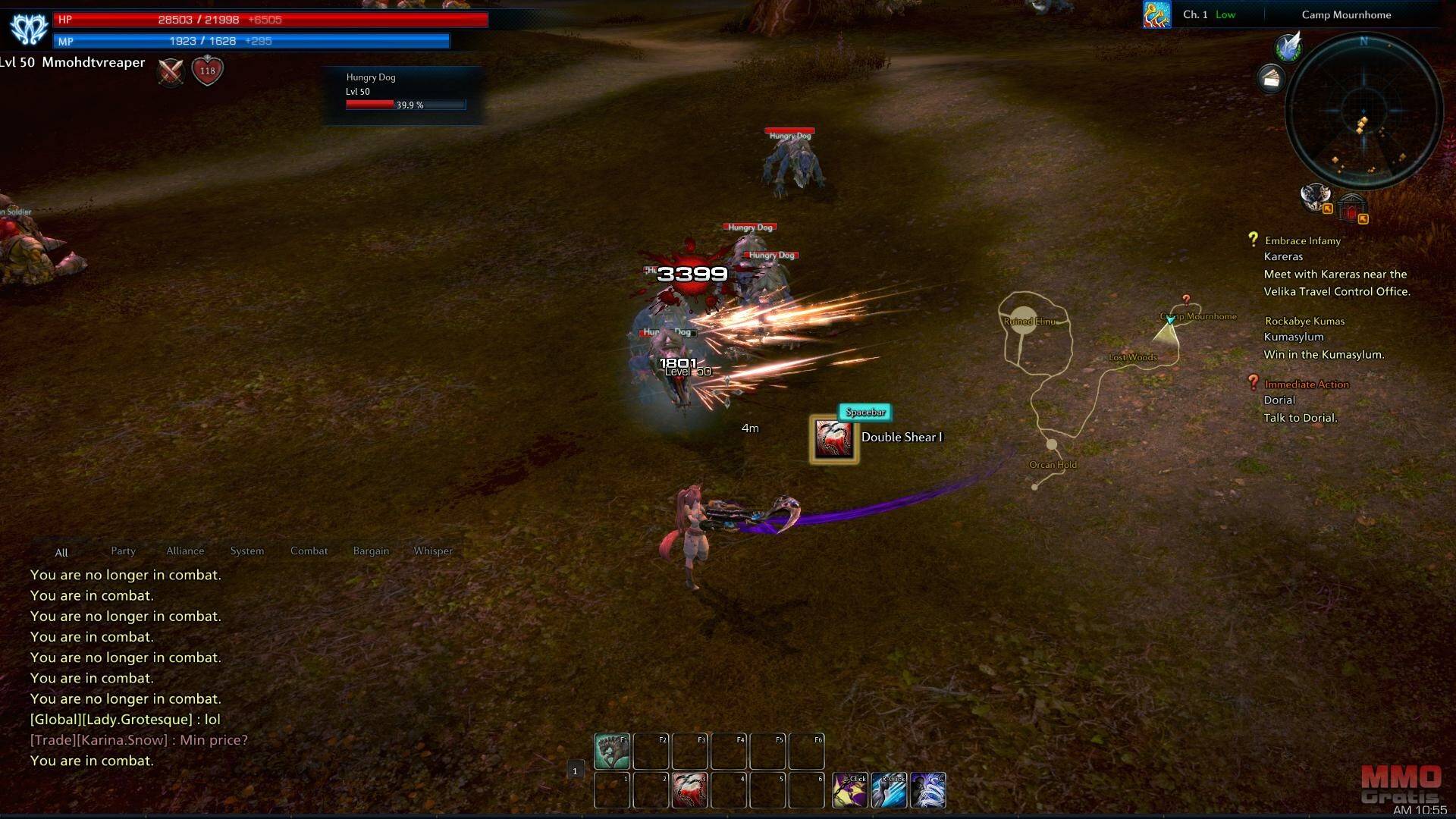The width and height of the screenshot is (1456, 819).
Task: Open the Immediate Action quest entry
Action: [1306, 384]
